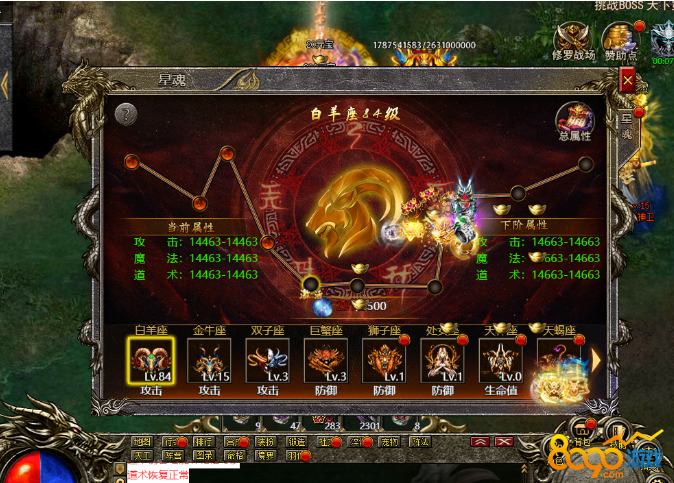Click the gold ingot 500 upgrade cost

[x=367, y=305]
